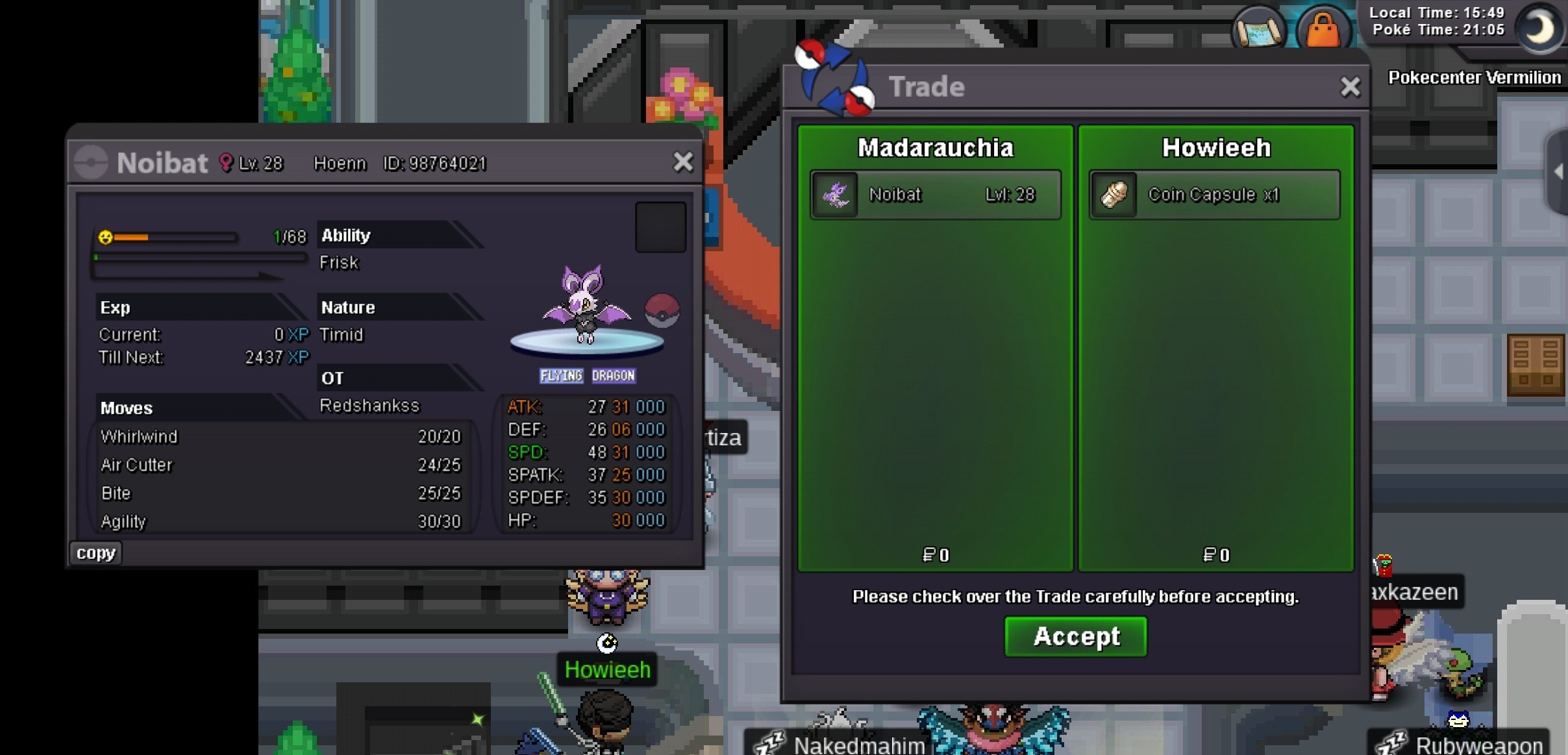Click the moon day-night icon
Image resolution: width=1568 pixels, height=755 pixels.
click(1538, 28)
